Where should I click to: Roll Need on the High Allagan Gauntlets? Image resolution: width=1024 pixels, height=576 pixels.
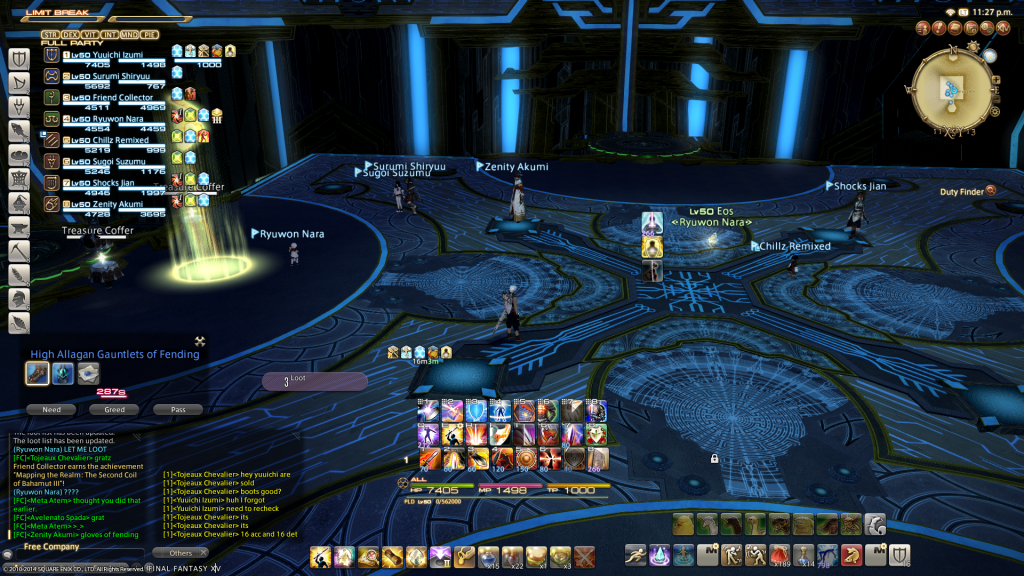pos(51,409)
